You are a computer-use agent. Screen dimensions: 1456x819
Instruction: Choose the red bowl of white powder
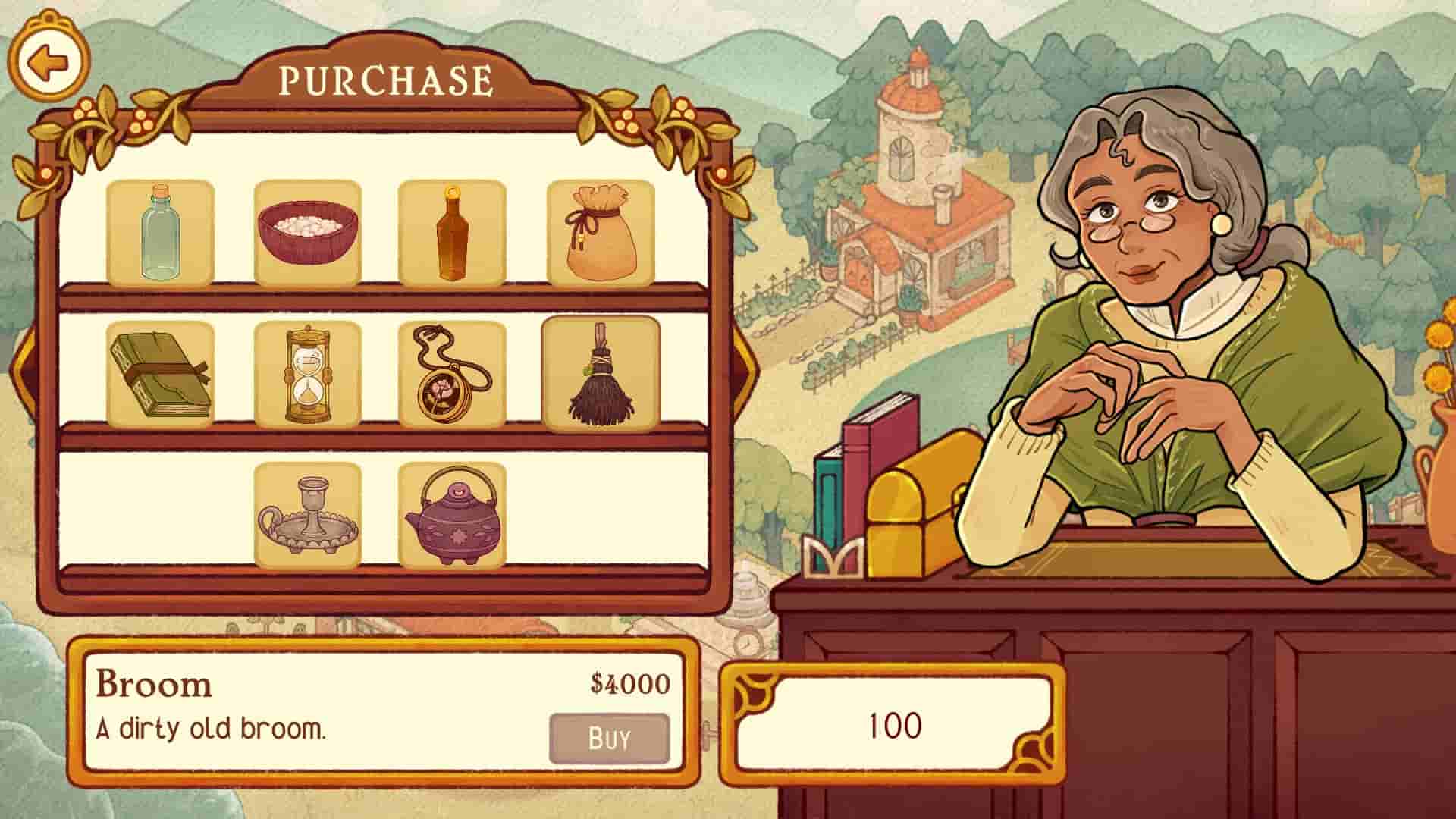[x=307, y=234]
